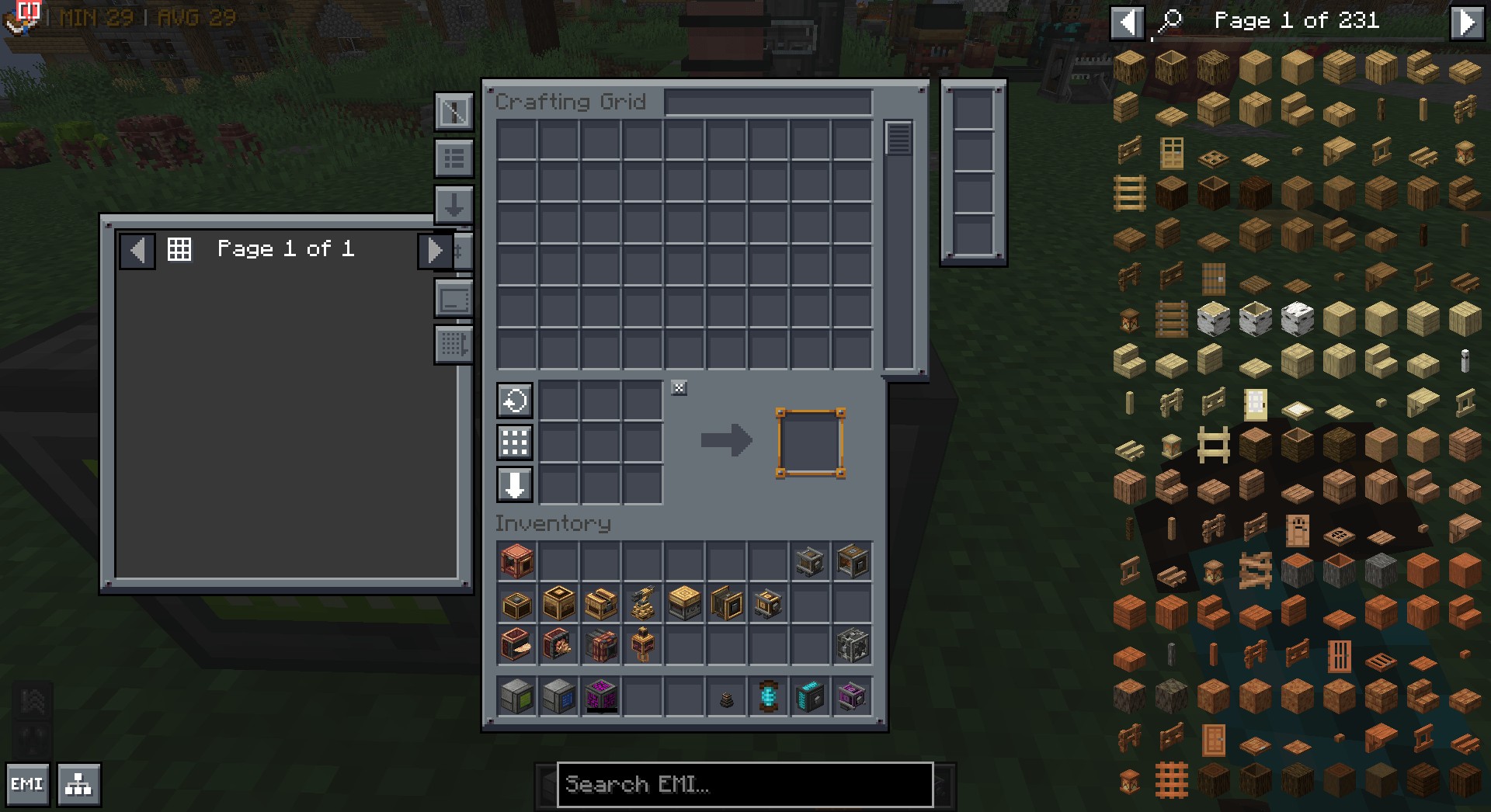
Task: Click the dotted grid button beside crafting matrix
Action: pyautogui.click(x=514, y=442)
